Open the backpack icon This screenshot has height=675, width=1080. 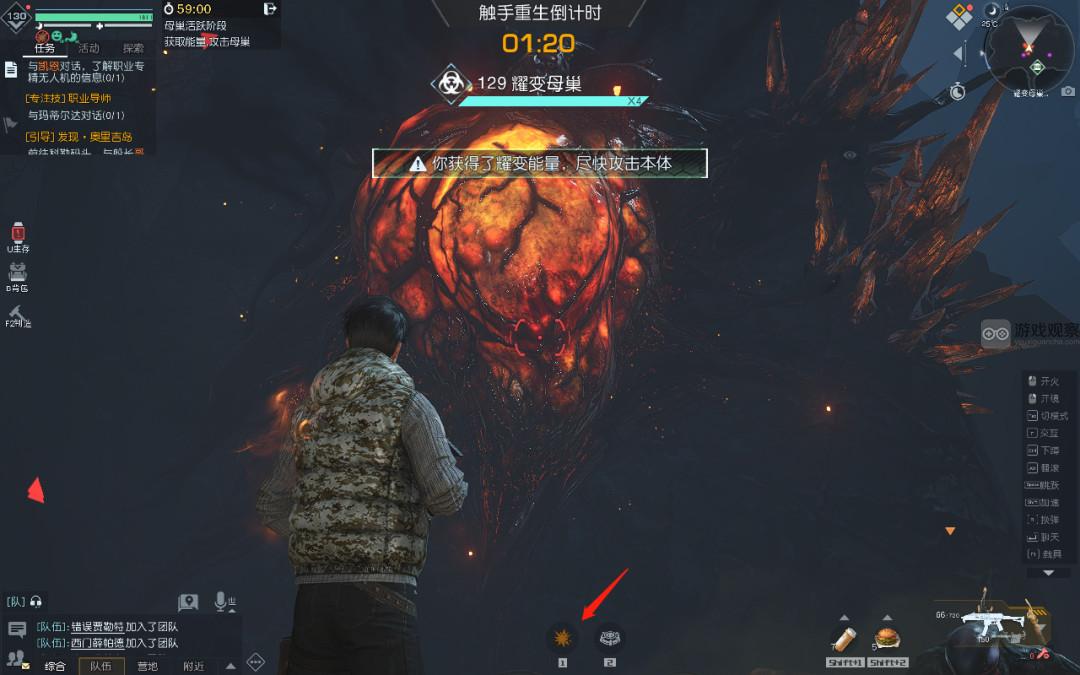17,273
